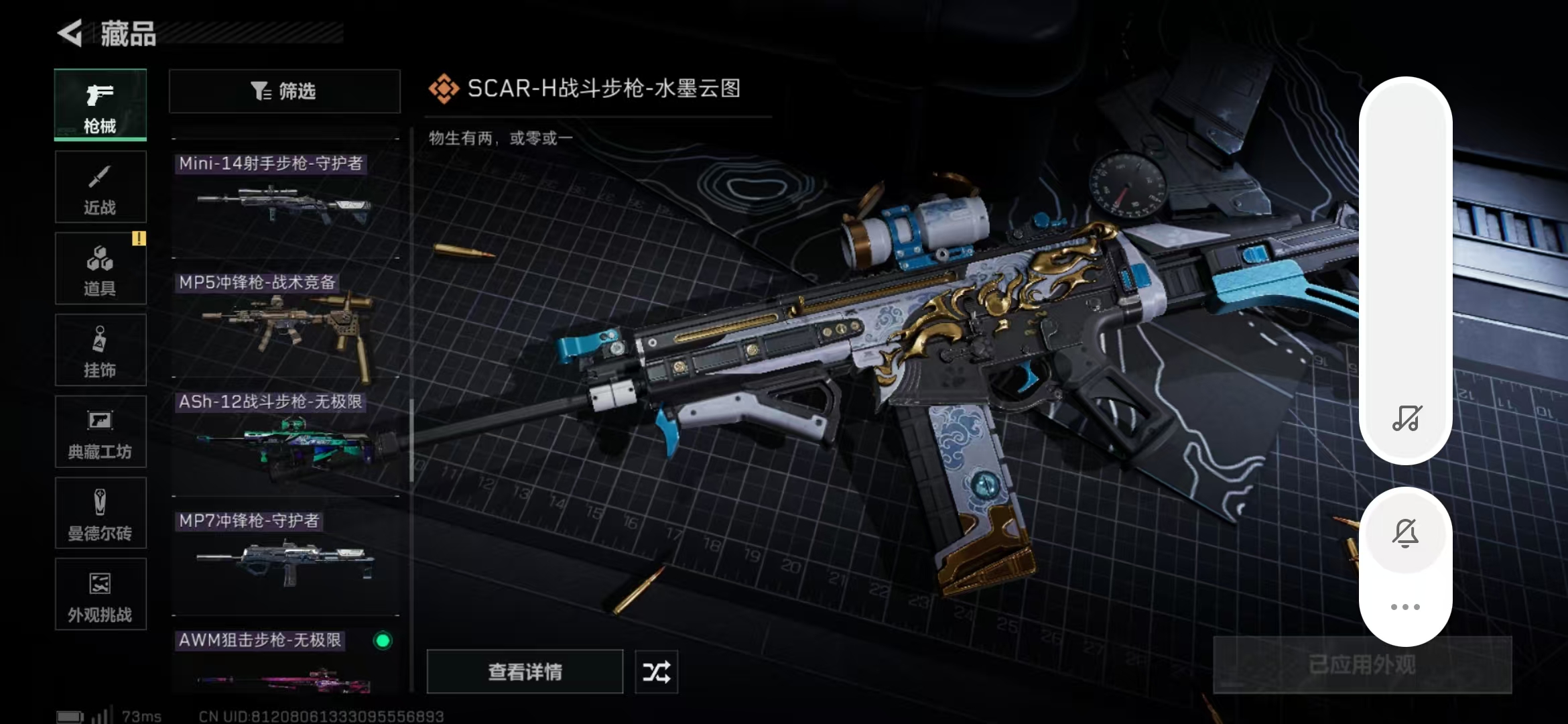Image resolution: width=1568 pixels, height=724 pixels.
Task: Click the shuffle skin icon beside 查看详情
Action: (655, 672)
